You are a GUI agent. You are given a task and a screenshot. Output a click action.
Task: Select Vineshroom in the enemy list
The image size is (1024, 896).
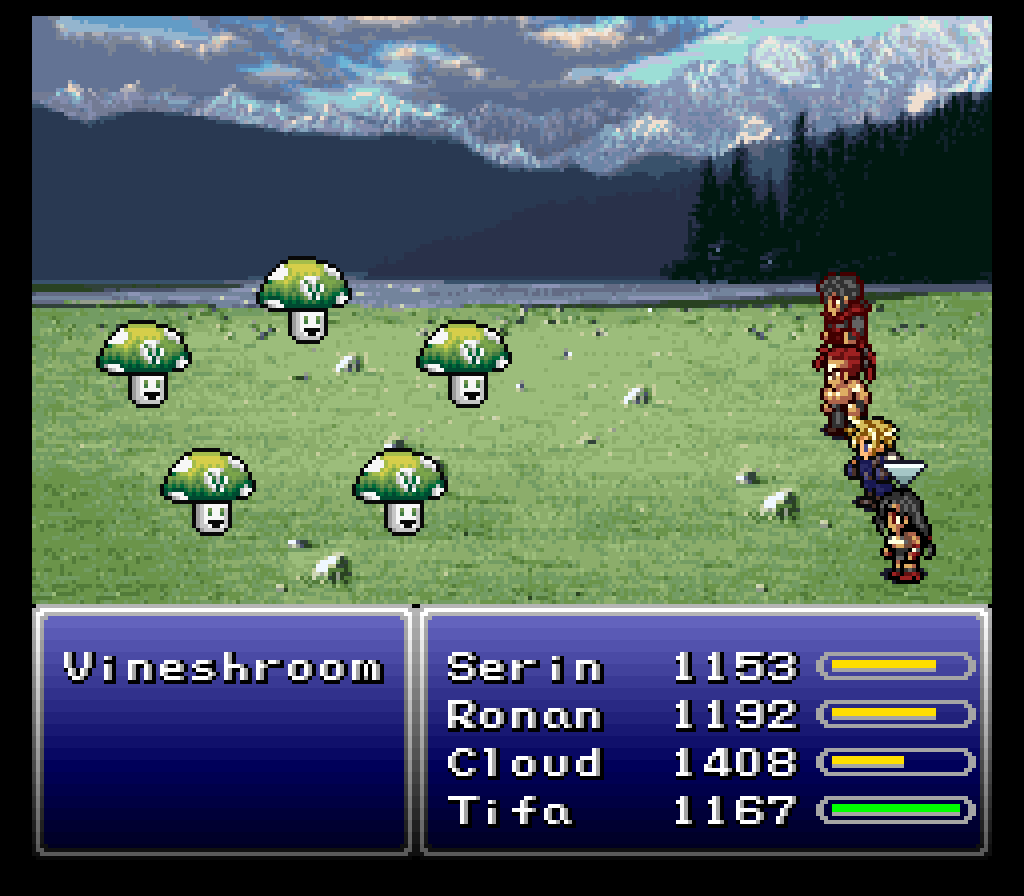223,667
